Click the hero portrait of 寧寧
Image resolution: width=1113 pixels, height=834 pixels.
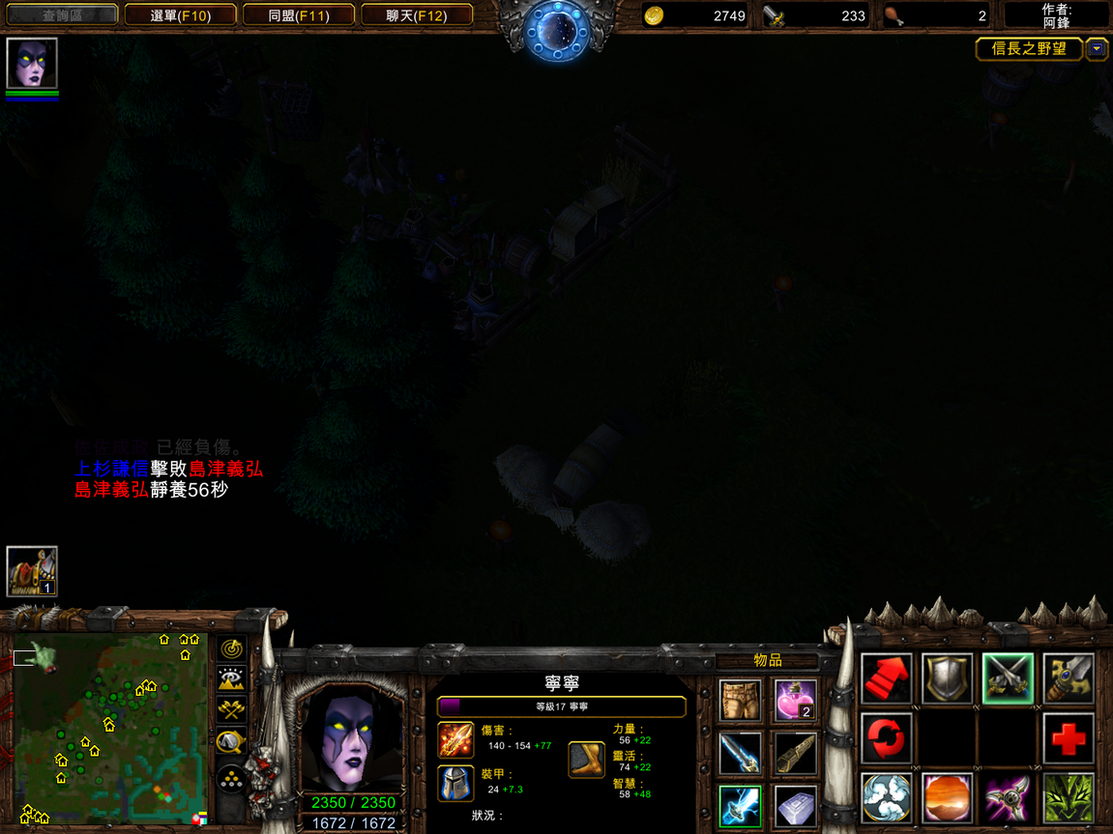(x=350, y=735)
